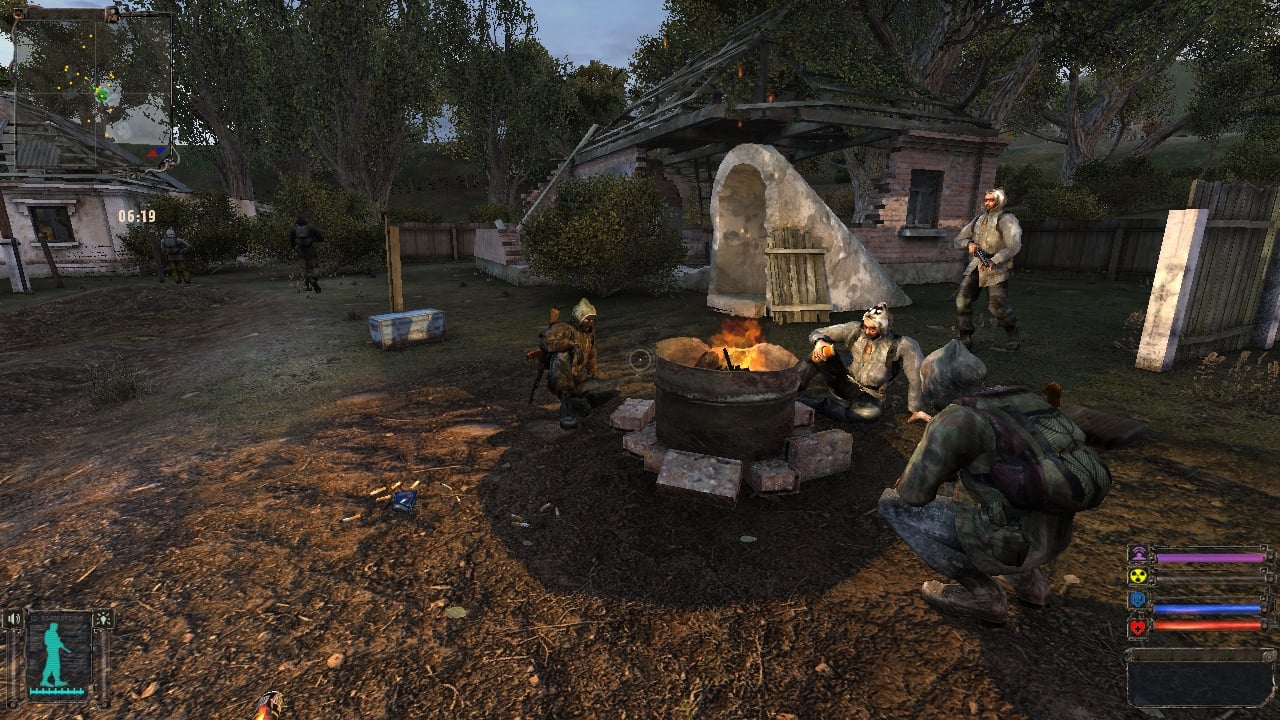Screen dimensions: 1280x720
Task: Click the green objective marker on the minimap
Action: [x=101, y=94]
